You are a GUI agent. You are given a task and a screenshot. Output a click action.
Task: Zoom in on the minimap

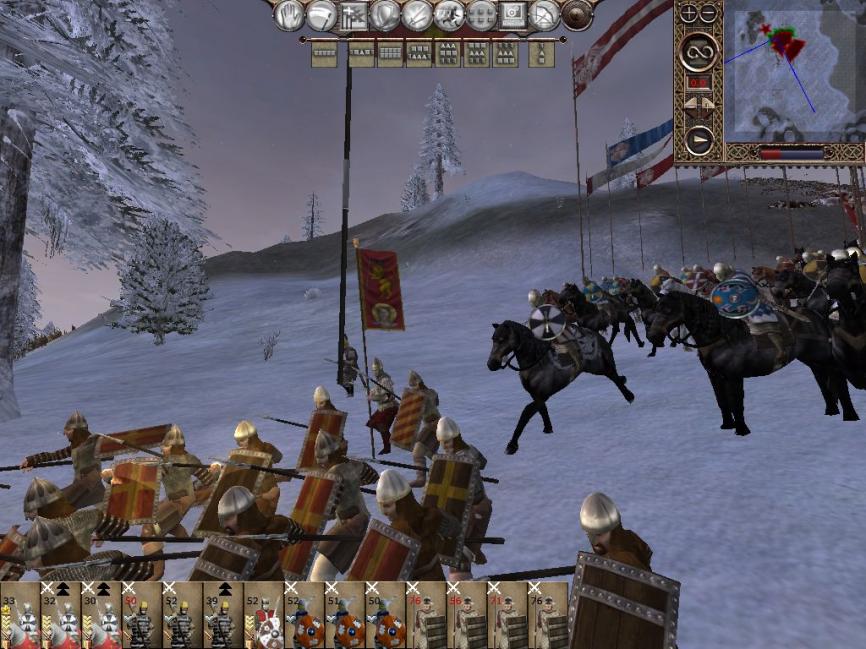point(689,14)
